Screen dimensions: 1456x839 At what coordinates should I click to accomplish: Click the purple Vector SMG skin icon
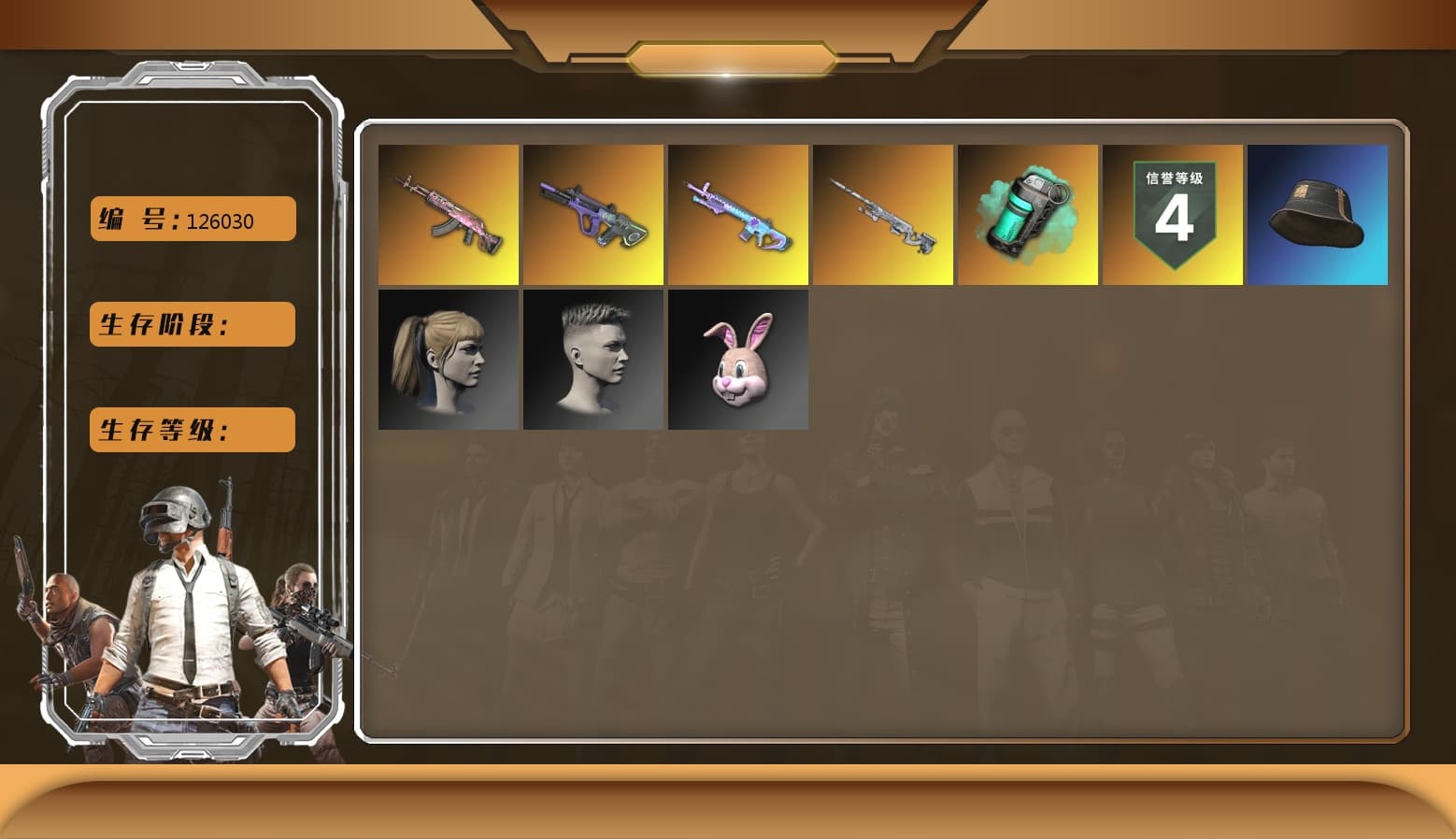pos(593,214)
